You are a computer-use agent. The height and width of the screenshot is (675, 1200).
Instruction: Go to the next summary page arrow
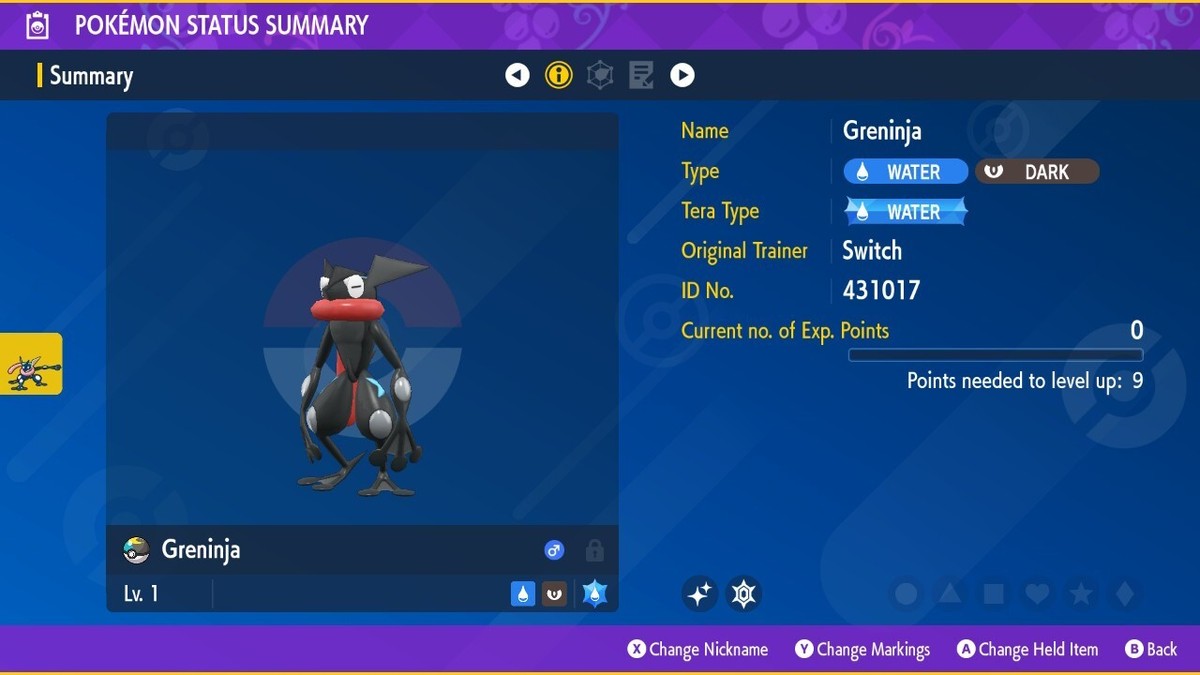pyautogui.click(x=682, y=75)
